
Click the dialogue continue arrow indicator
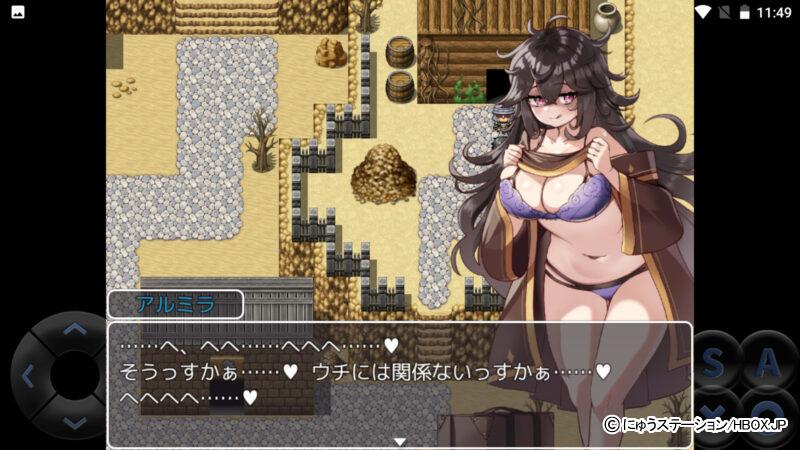coord(399,441)
